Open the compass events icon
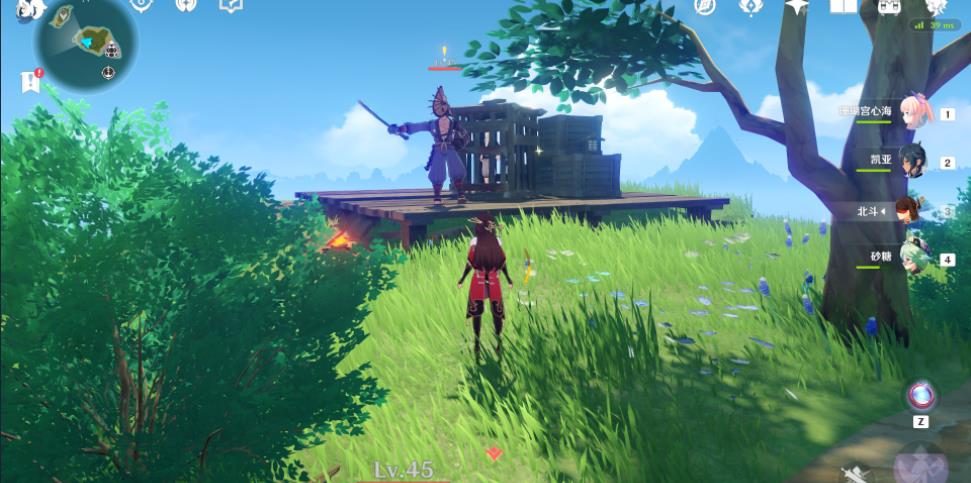Viewport: 971px width, 483px height. click(705, 6)
